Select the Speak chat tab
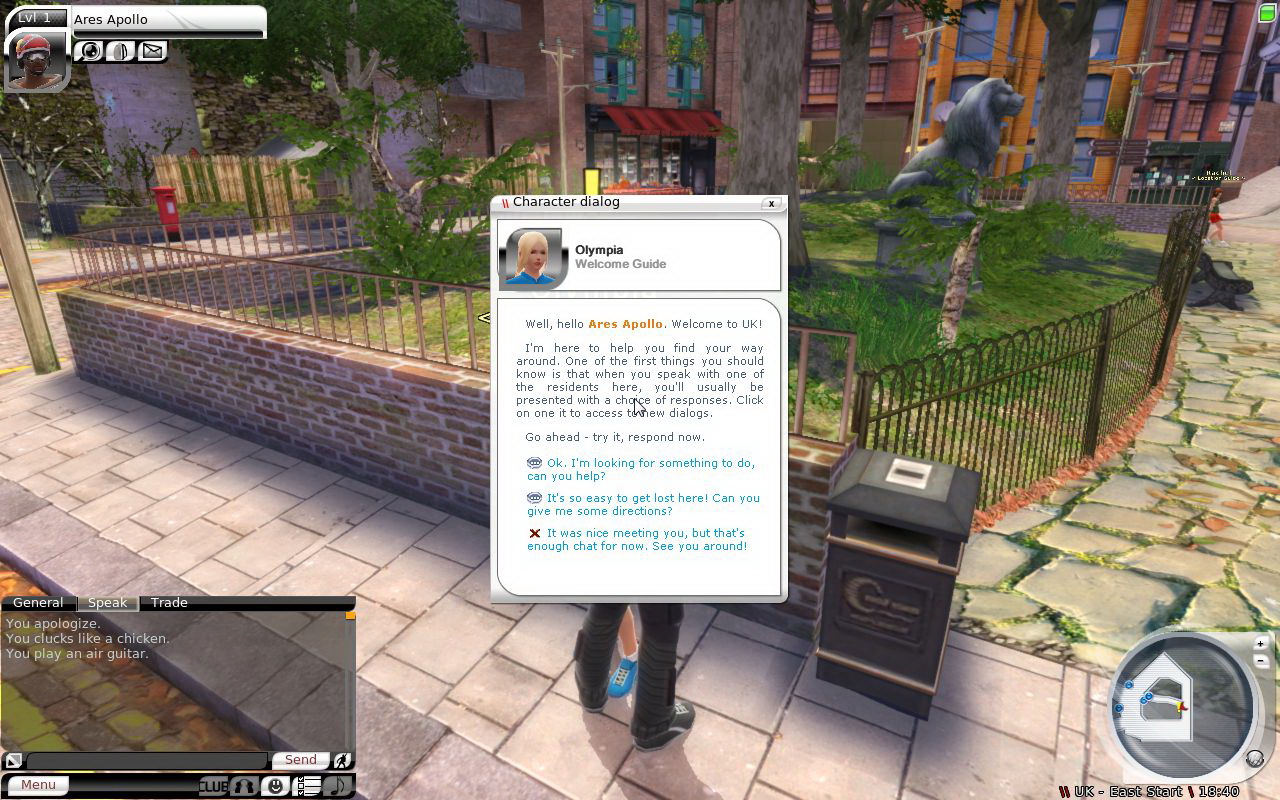Screen dimensions: 1280x800 [x=107, y=603]
